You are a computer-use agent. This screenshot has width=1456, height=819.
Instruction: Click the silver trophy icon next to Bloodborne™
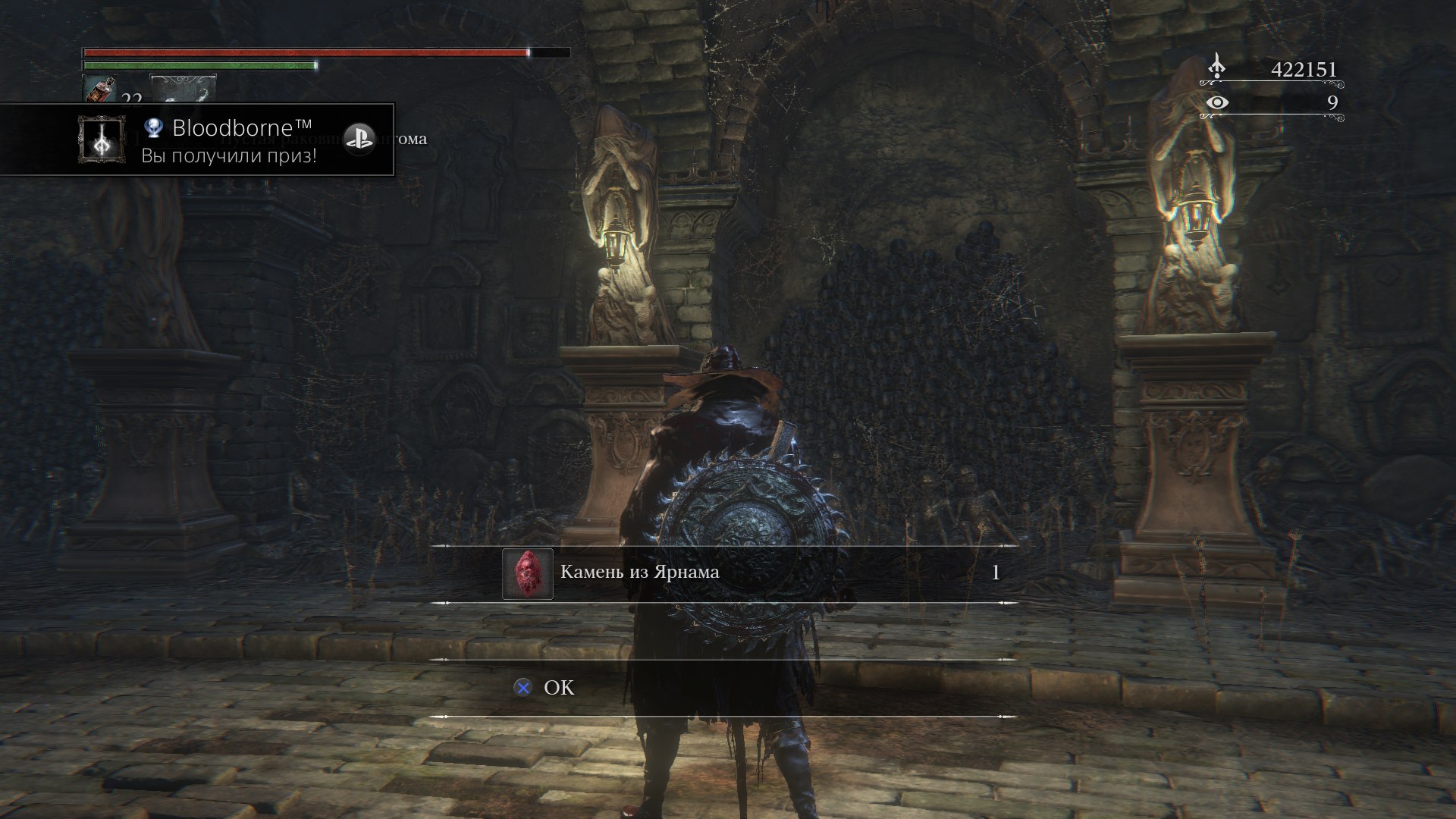[x=155, y=128]
